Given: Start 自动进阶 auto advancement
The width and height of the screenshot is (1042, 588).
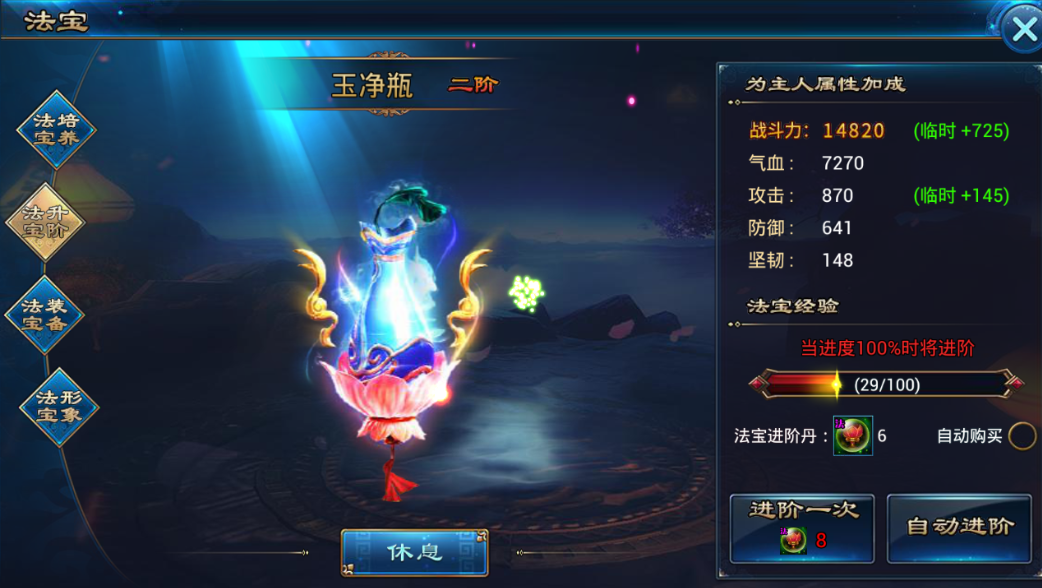Looking at the screenshot, I should click(x=959, y=527).
